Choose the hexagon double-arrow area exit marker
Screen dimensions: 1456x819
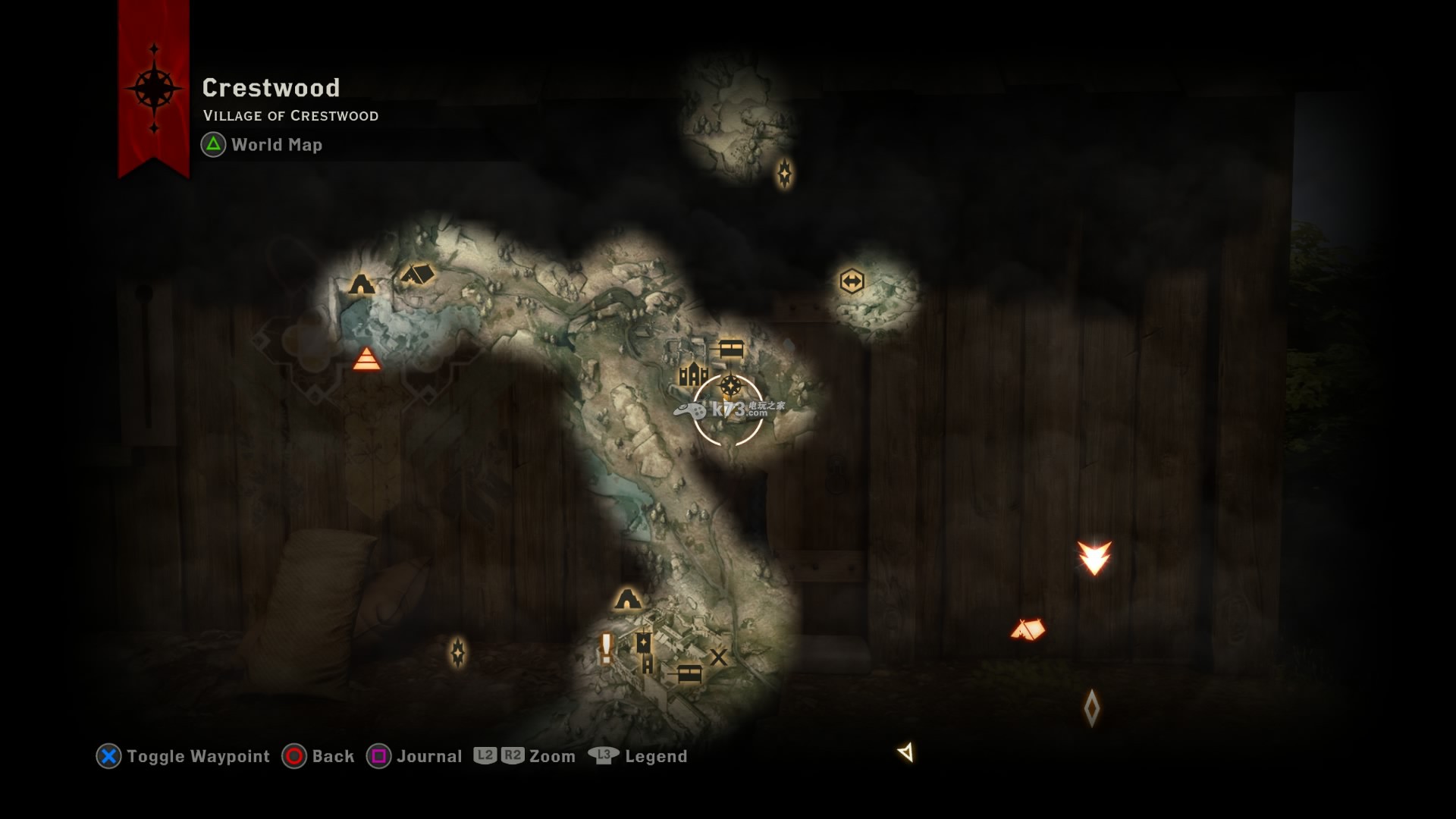click(x=852, y=281)
